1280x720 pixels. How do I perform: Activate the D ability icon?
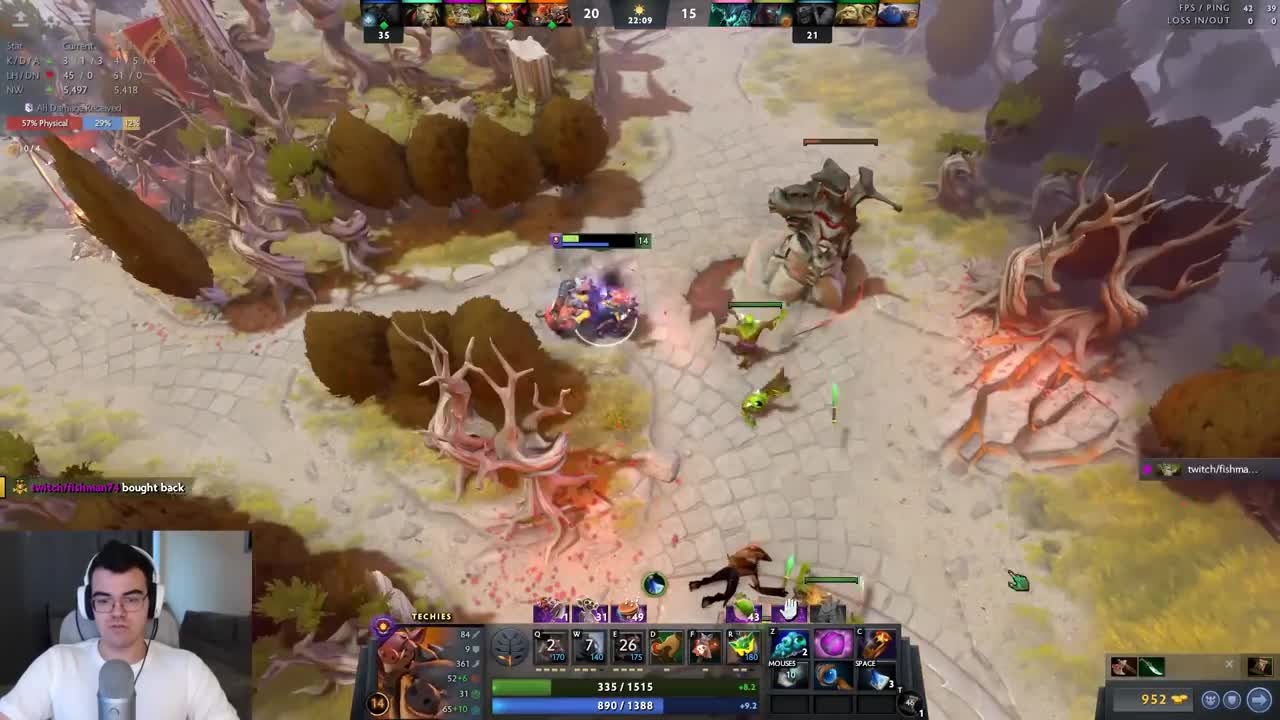(666, 647)
